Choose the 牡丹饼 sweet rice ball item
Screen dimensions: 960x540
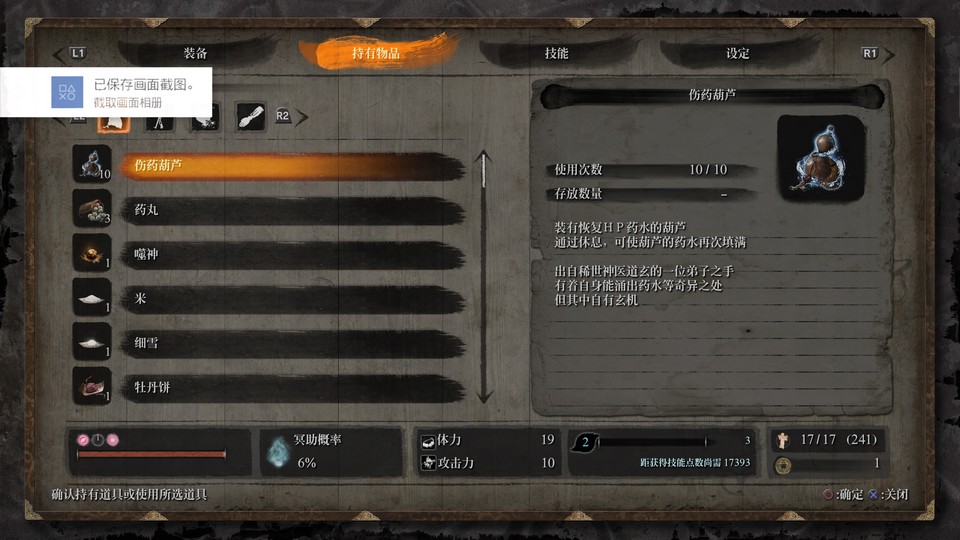tap(290, 386)
